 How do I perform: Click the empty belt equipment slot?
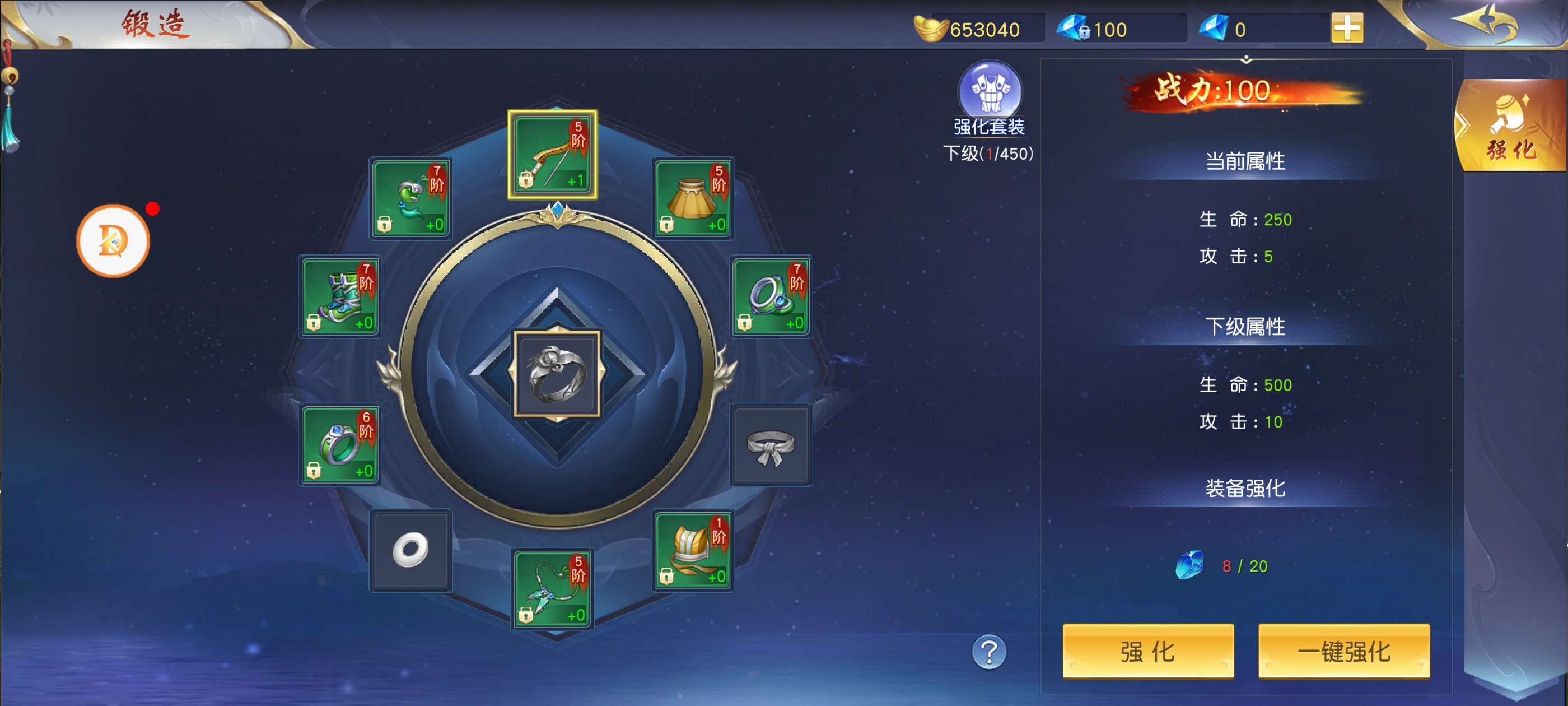771,445
